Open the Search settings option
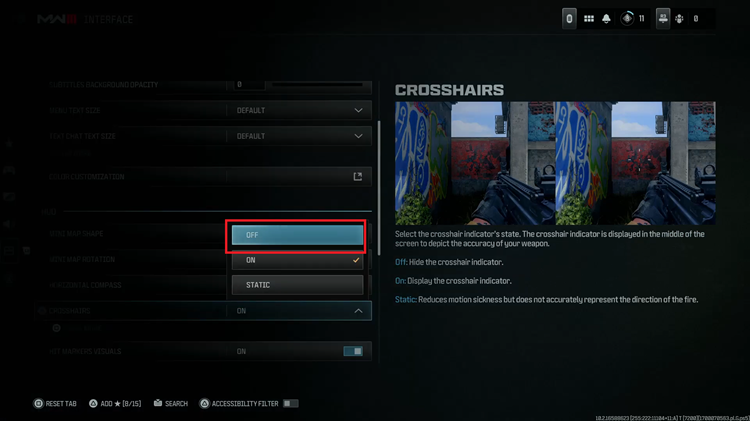 tap(171, 404)
